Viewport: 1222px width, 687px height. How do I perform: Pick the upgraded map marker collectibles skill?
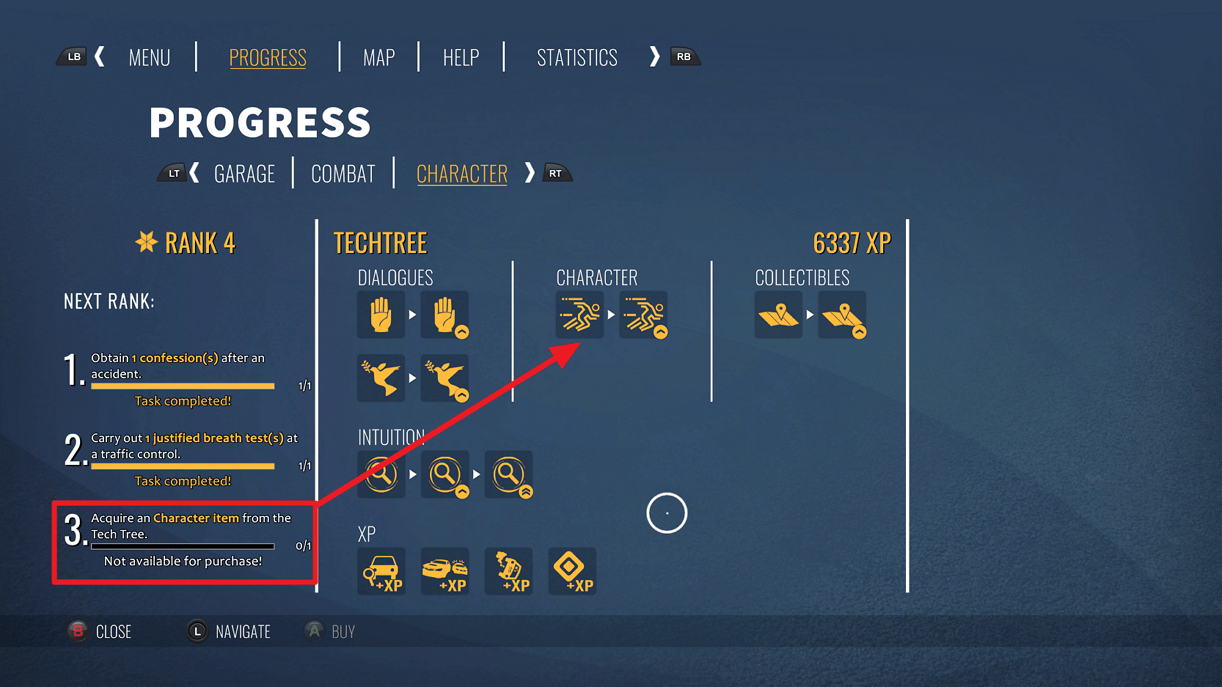(x=842, y=315)
